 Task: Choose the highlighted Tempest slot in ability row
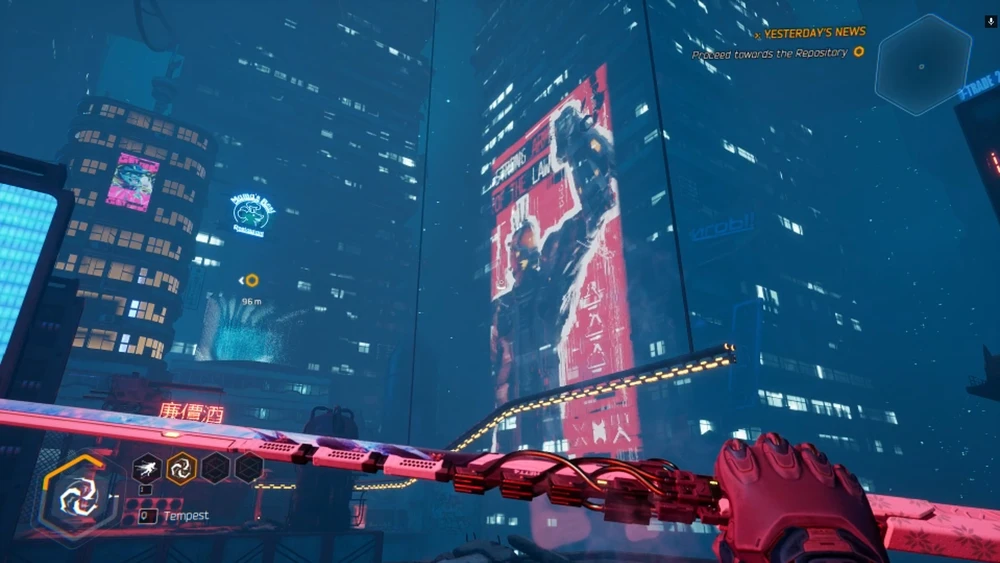[x=181, y=467]
